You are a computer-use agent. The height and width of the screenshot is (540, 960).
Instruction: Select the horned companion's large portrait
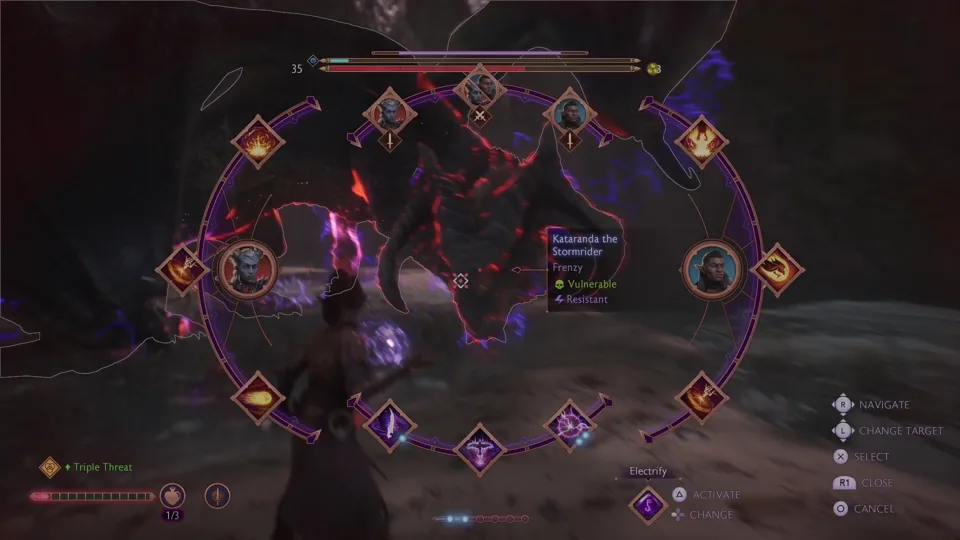(243, 269)
